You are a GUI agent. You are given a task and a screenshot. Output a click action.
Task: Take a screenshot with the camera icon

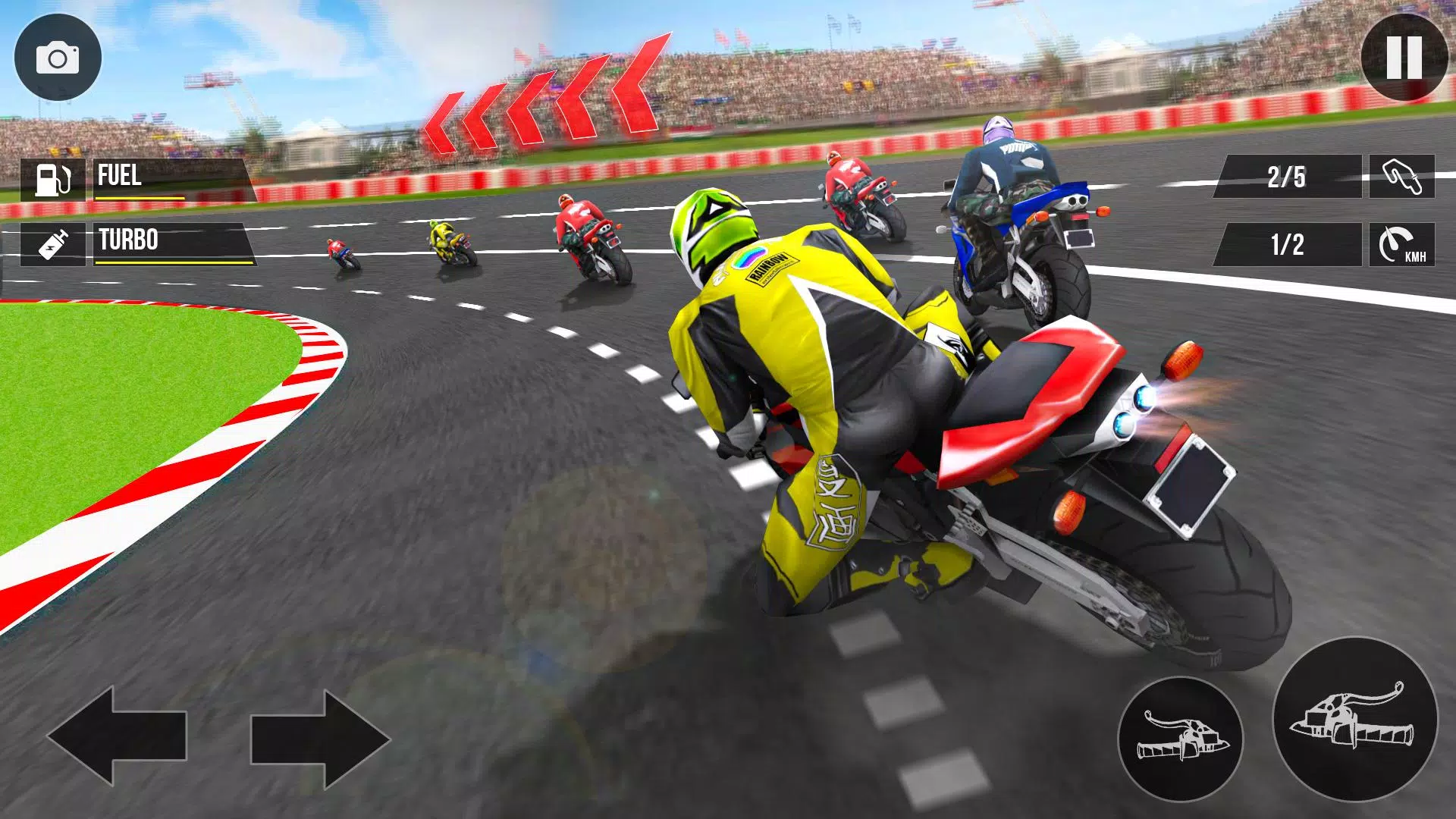coord(59,58)
